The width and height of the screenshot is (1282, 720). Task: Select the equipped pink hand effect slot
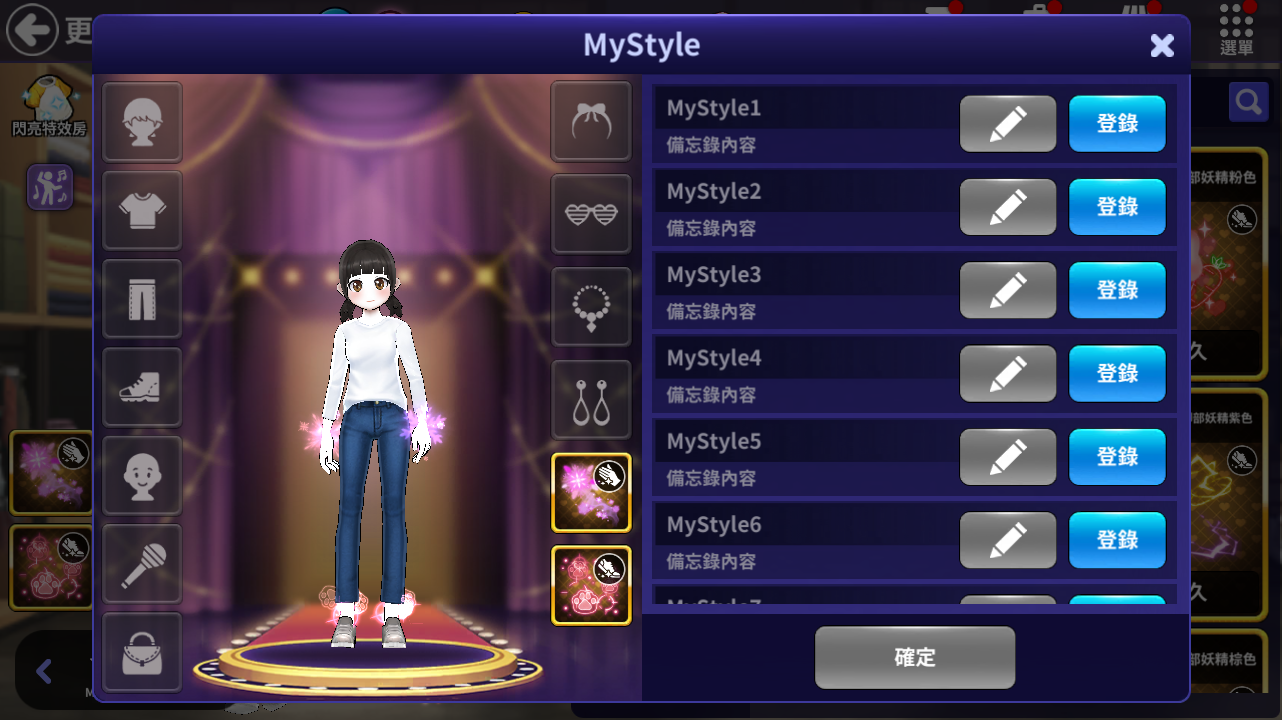(x=591, y=492)
